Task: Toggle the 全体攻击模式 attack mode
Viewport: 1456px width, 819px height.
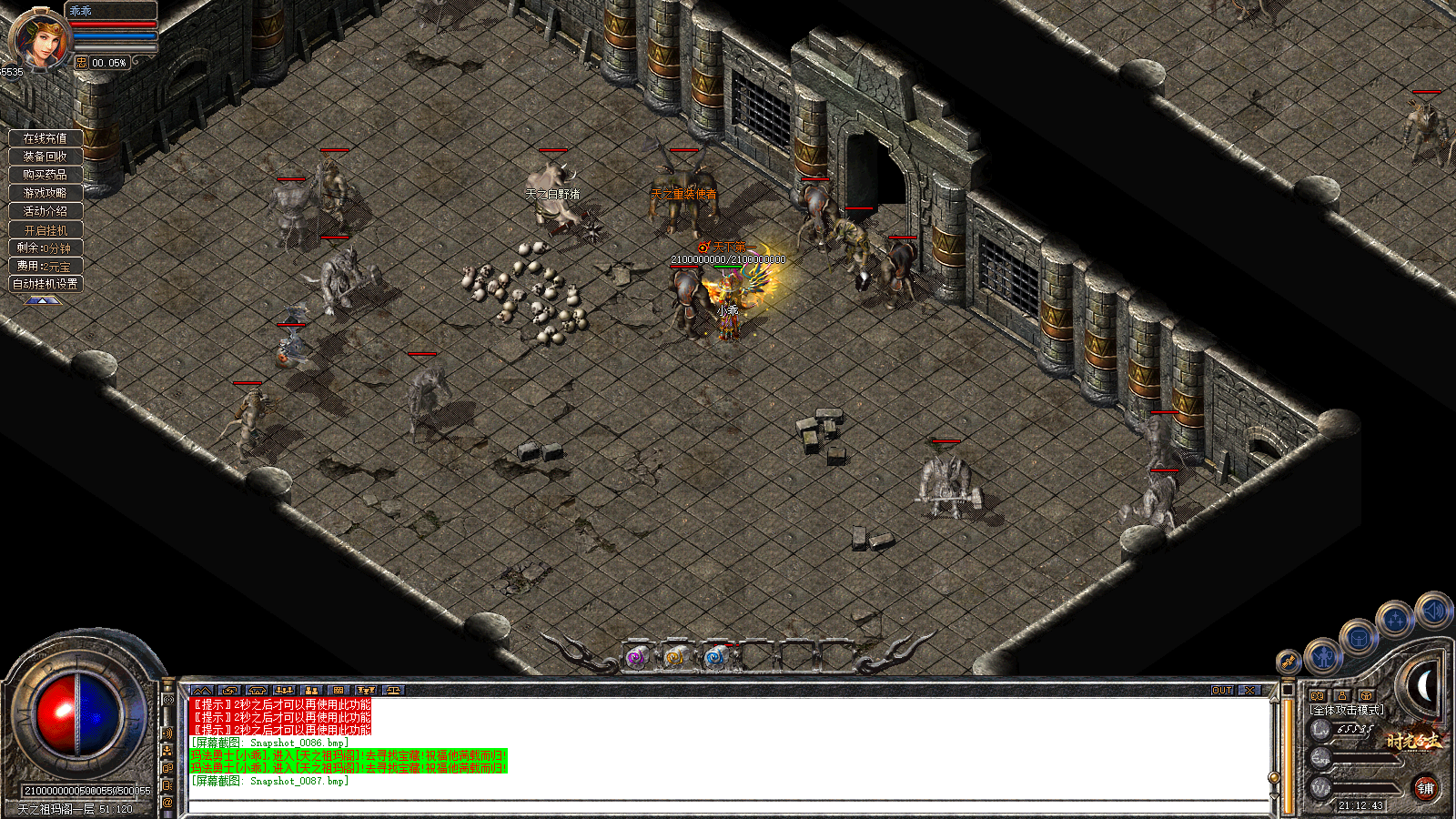Action: point(1347,711)
